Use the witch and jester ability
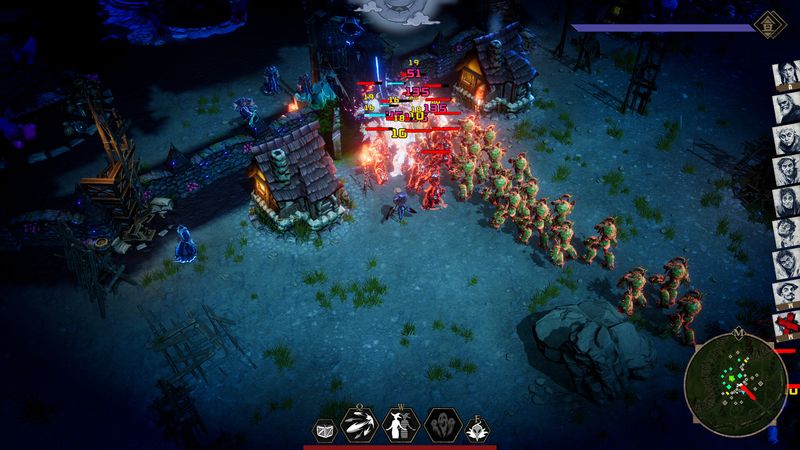The width and height of the screenshot is (800, 450). click(401, 425)
